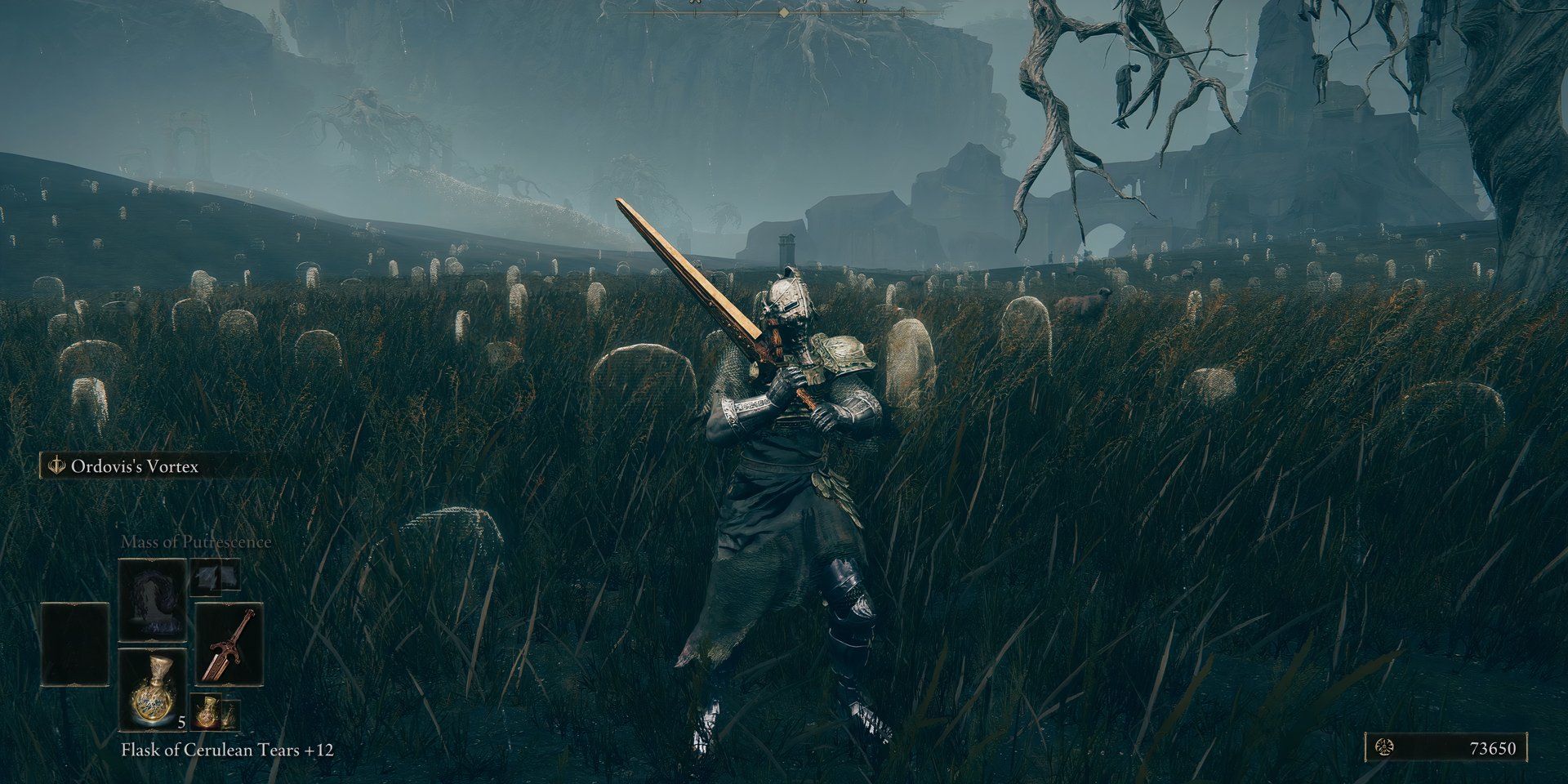Select the empty left-hand armament slot
Screen dimensions: 1568x784
(x=75, y=644)
